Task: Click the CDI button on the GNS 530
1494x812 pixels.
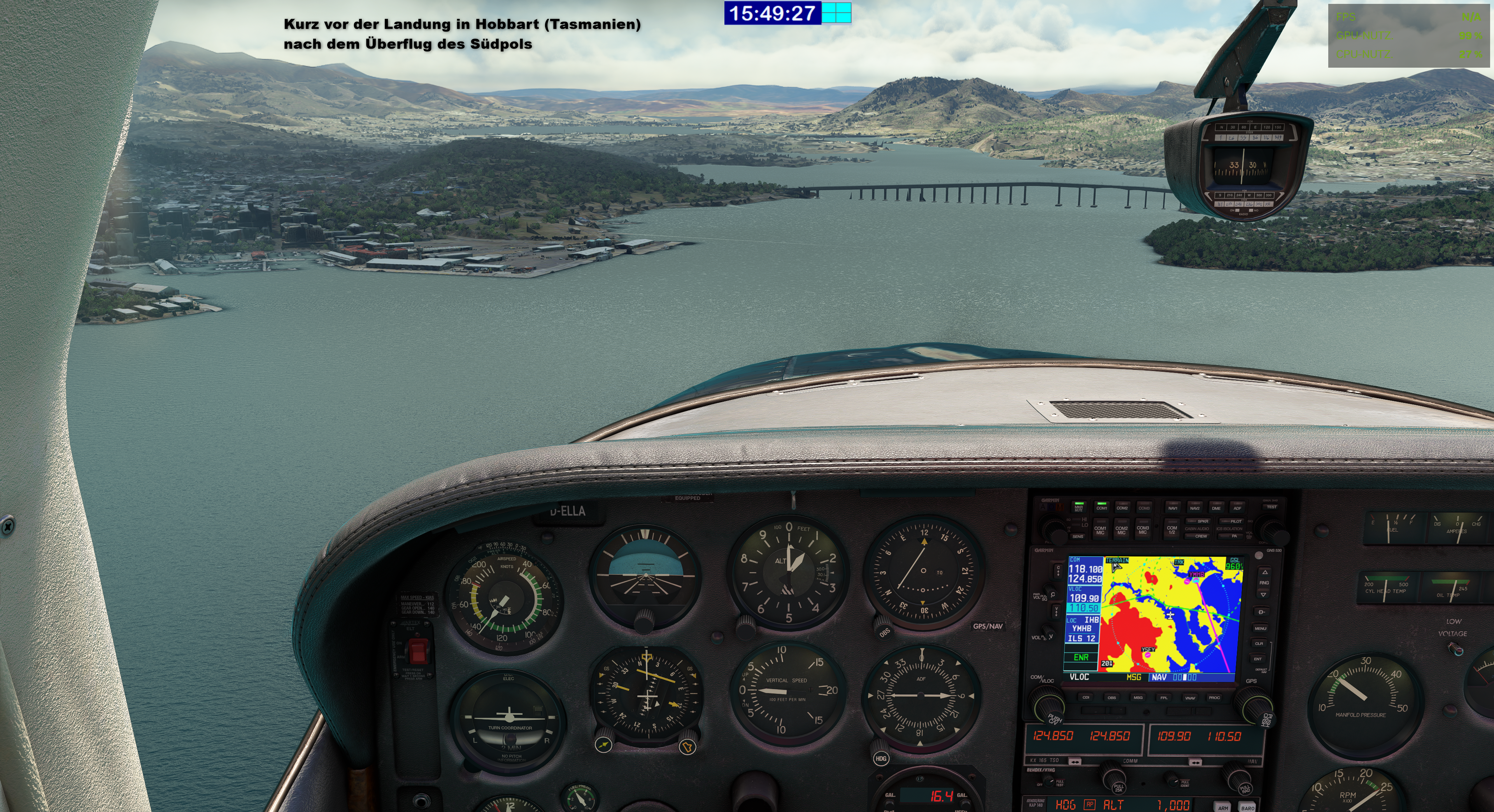Action: pyautogui.click(x=1086, y=697)
